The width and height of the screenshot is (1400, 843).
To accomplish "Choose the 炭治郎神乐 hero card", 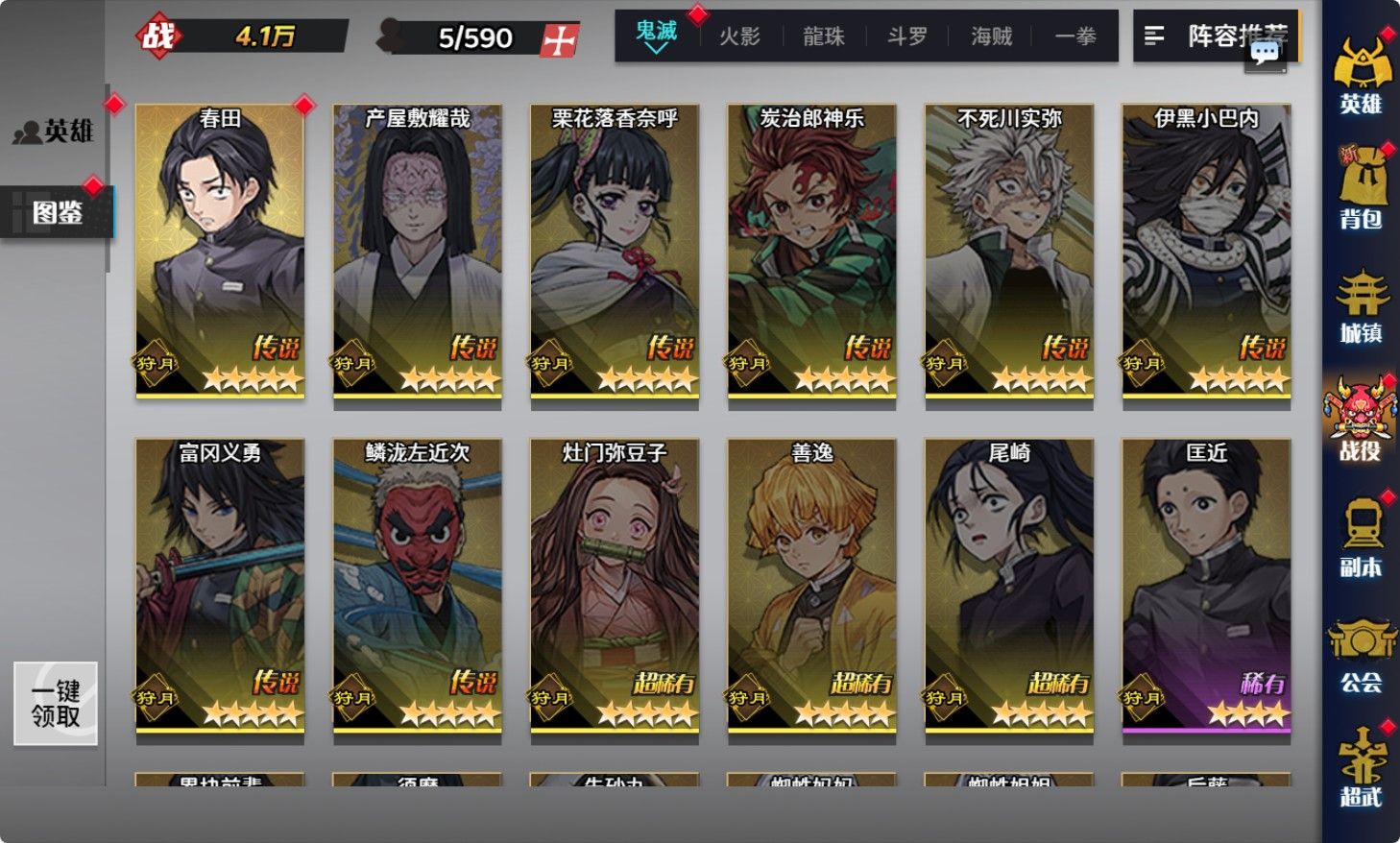I will pos(811,250).
